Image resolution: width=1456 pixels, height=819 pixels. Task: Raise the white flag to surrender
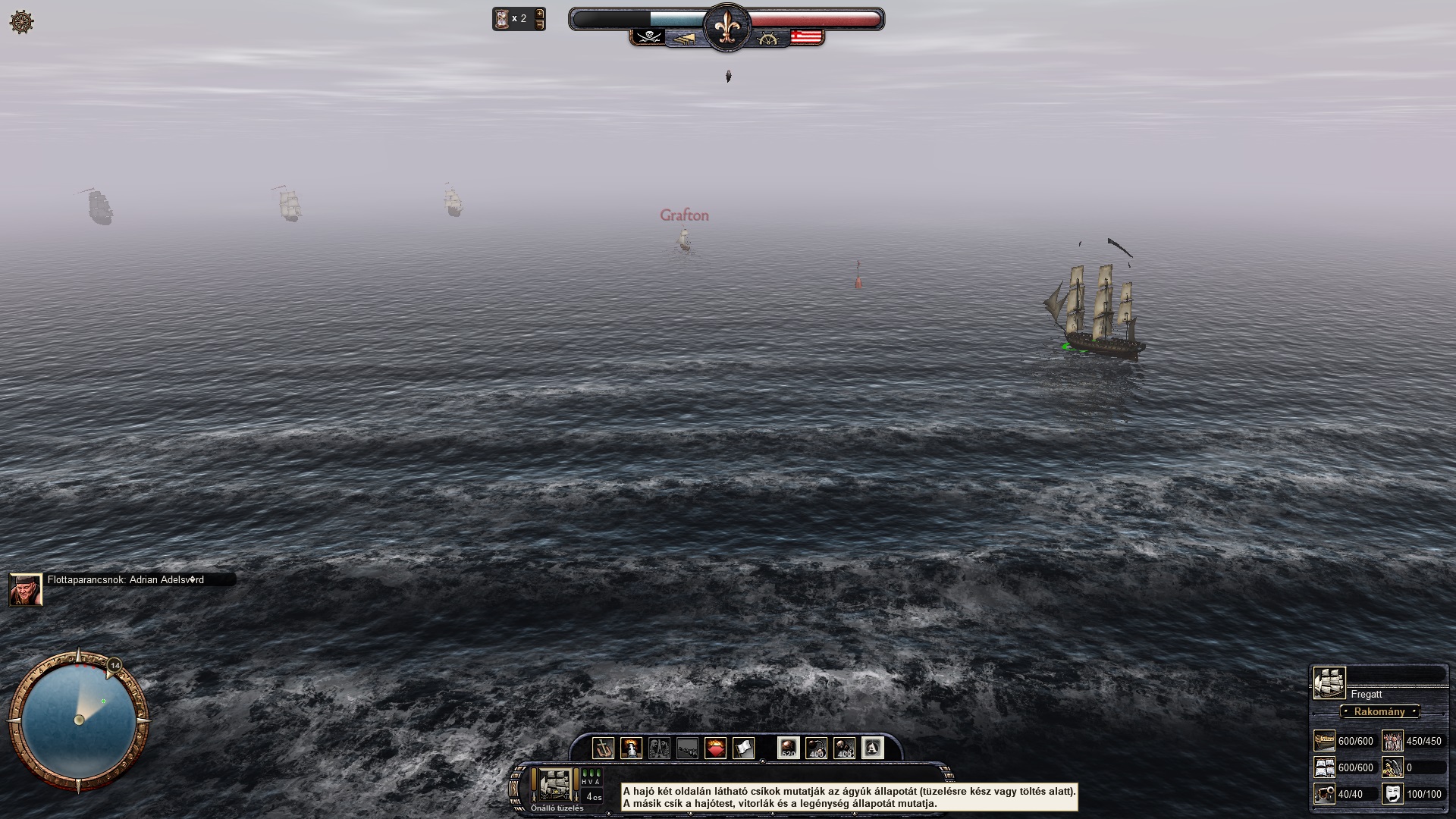[743, 748]
